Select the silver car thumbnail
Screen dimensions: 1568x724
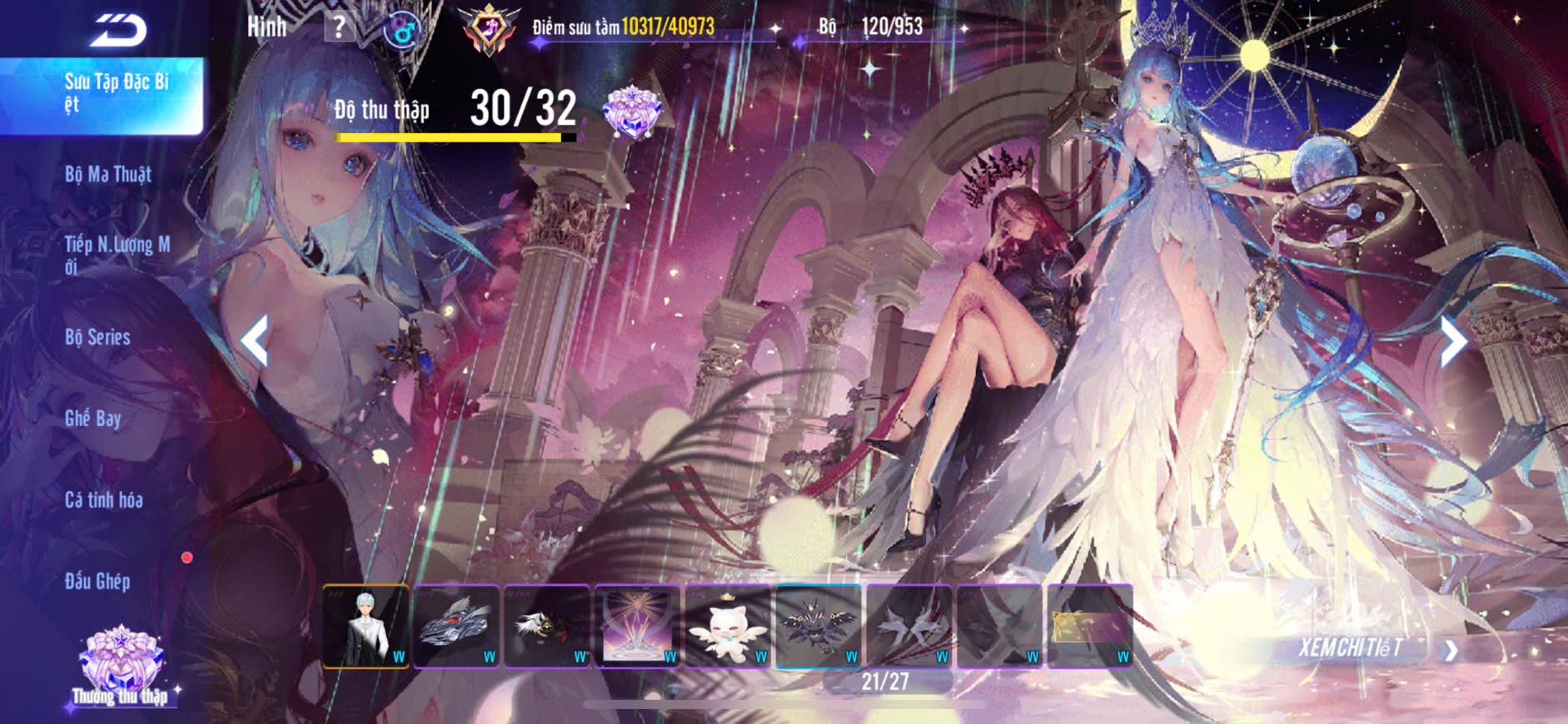pos(456,626)
